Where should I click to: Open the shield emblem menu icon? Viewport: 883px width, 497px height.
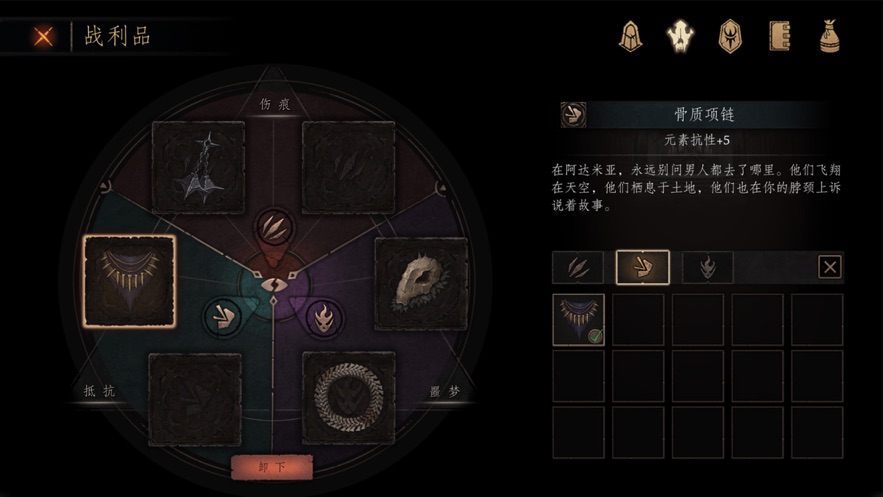tap(731, 37)
